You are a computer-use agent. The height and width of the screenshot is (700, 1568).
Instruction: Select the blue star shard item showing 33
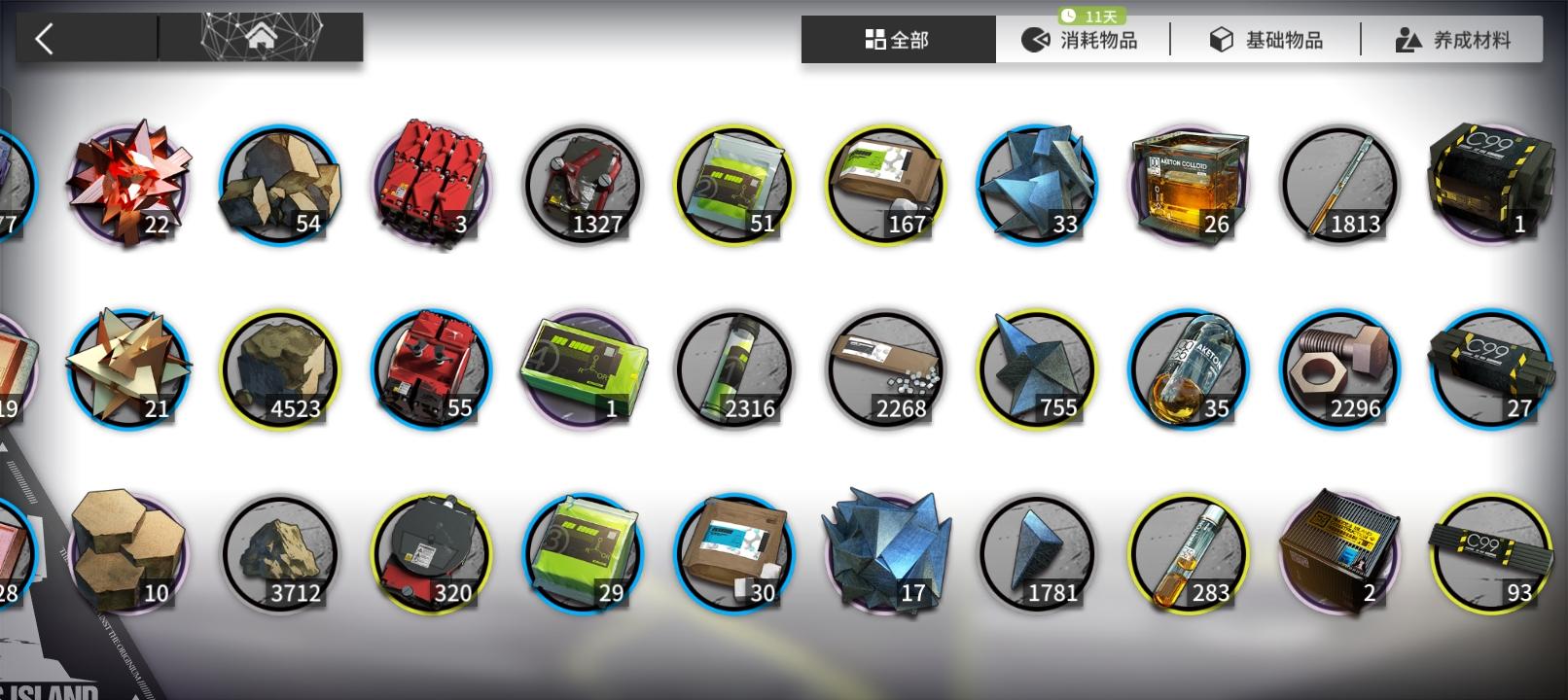click(1036, 183)
